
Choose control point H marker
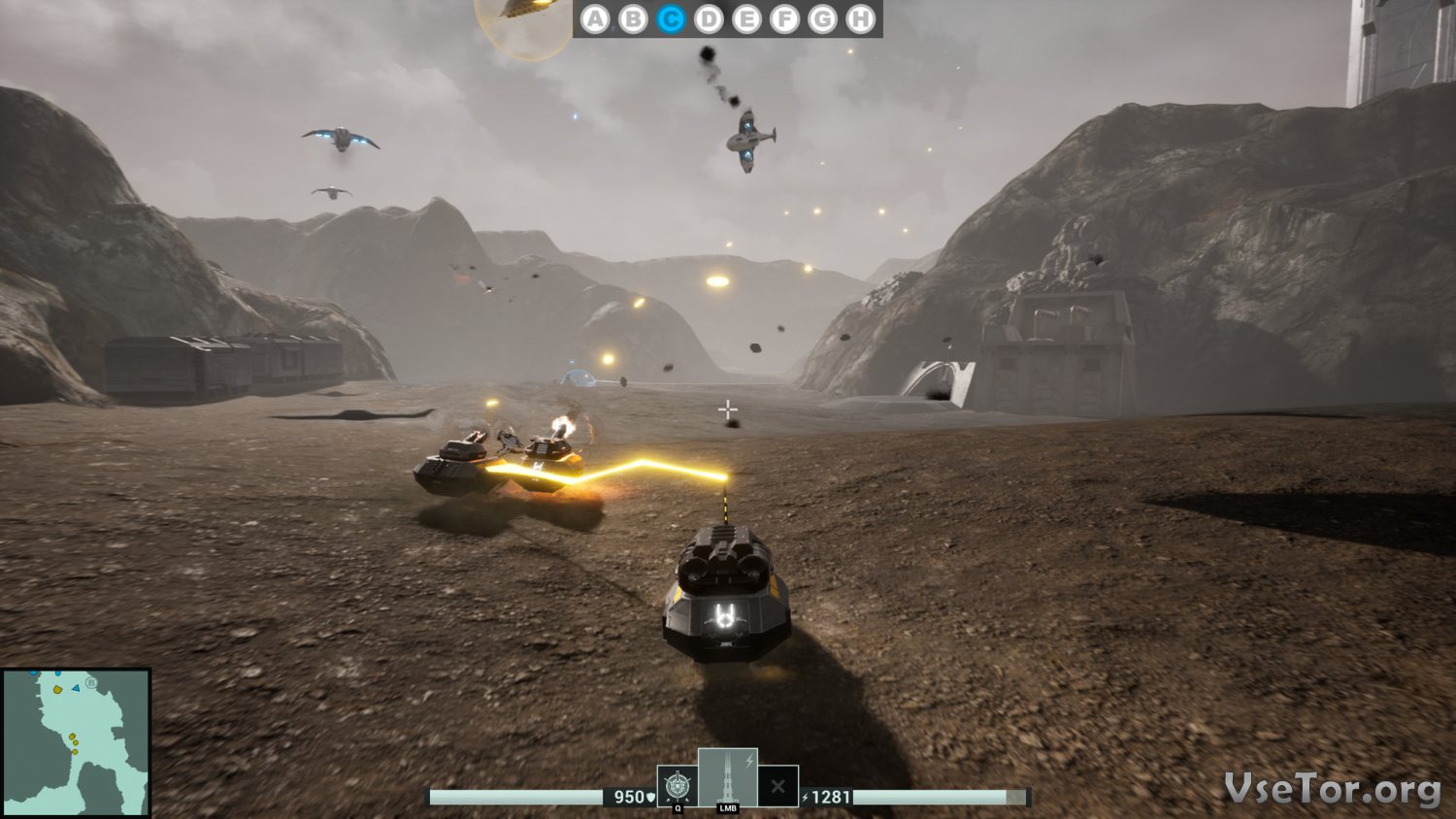[860, 18]
